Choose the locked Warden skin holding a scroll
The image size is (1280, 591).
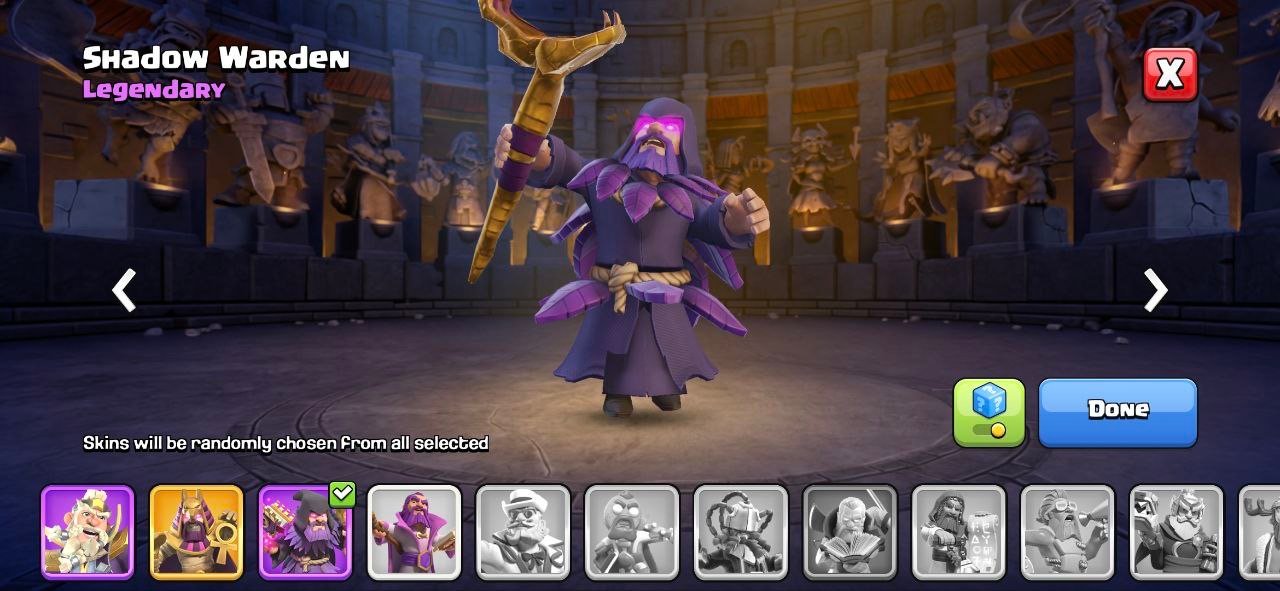point(959,532)
